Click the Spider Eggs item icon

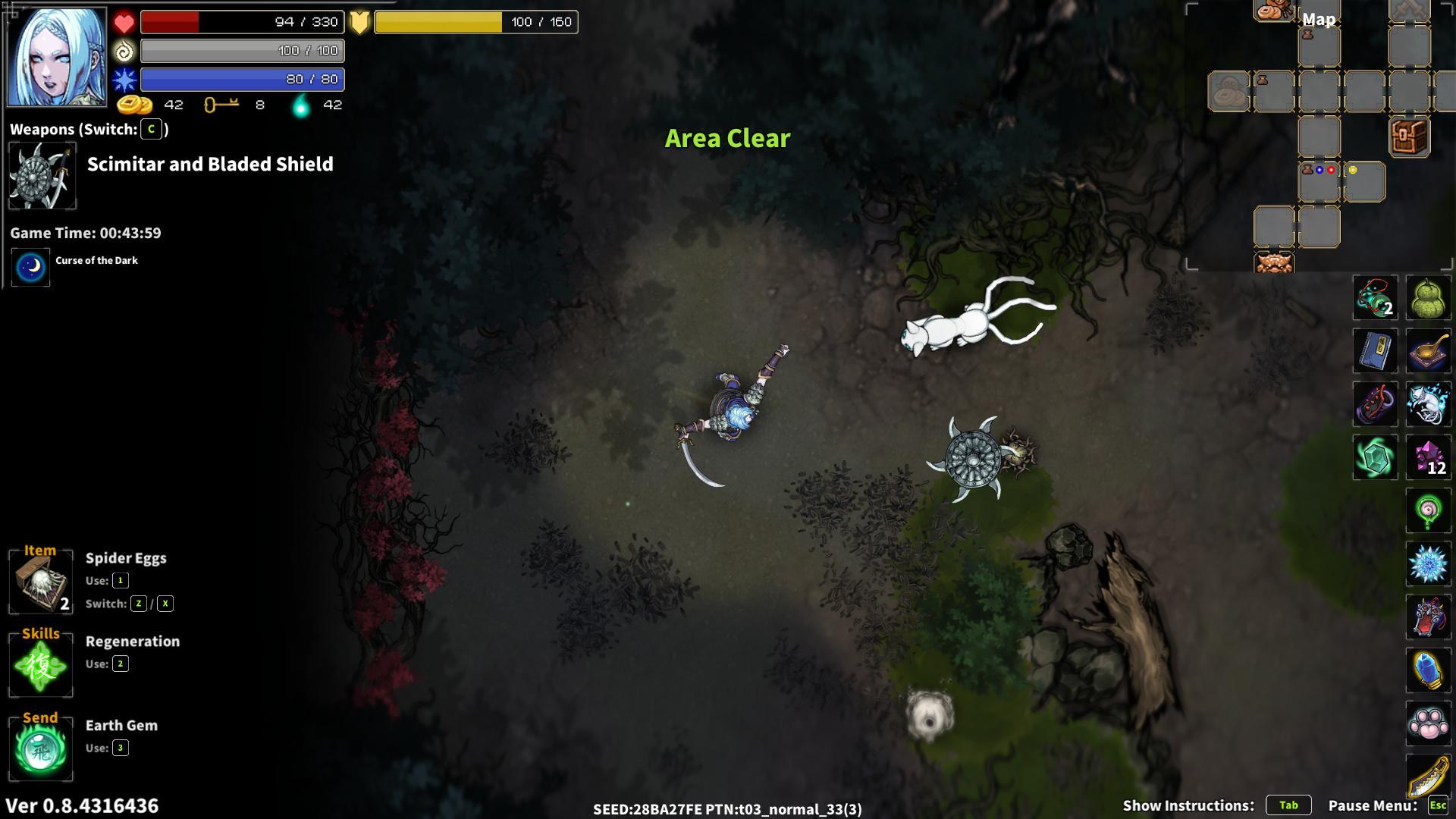pos(39,582)
